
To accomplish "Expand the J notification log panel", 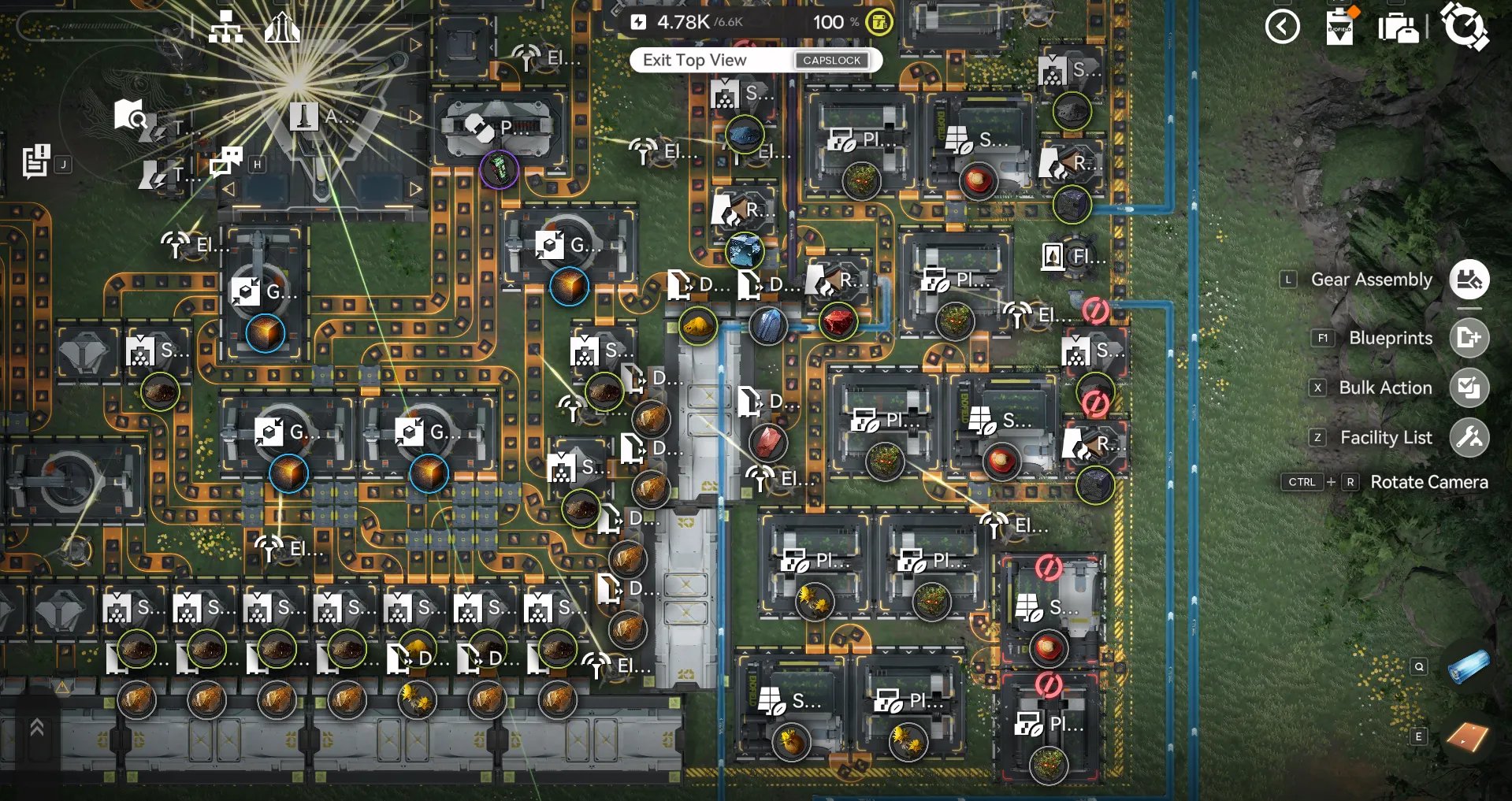I will [34, 161].
